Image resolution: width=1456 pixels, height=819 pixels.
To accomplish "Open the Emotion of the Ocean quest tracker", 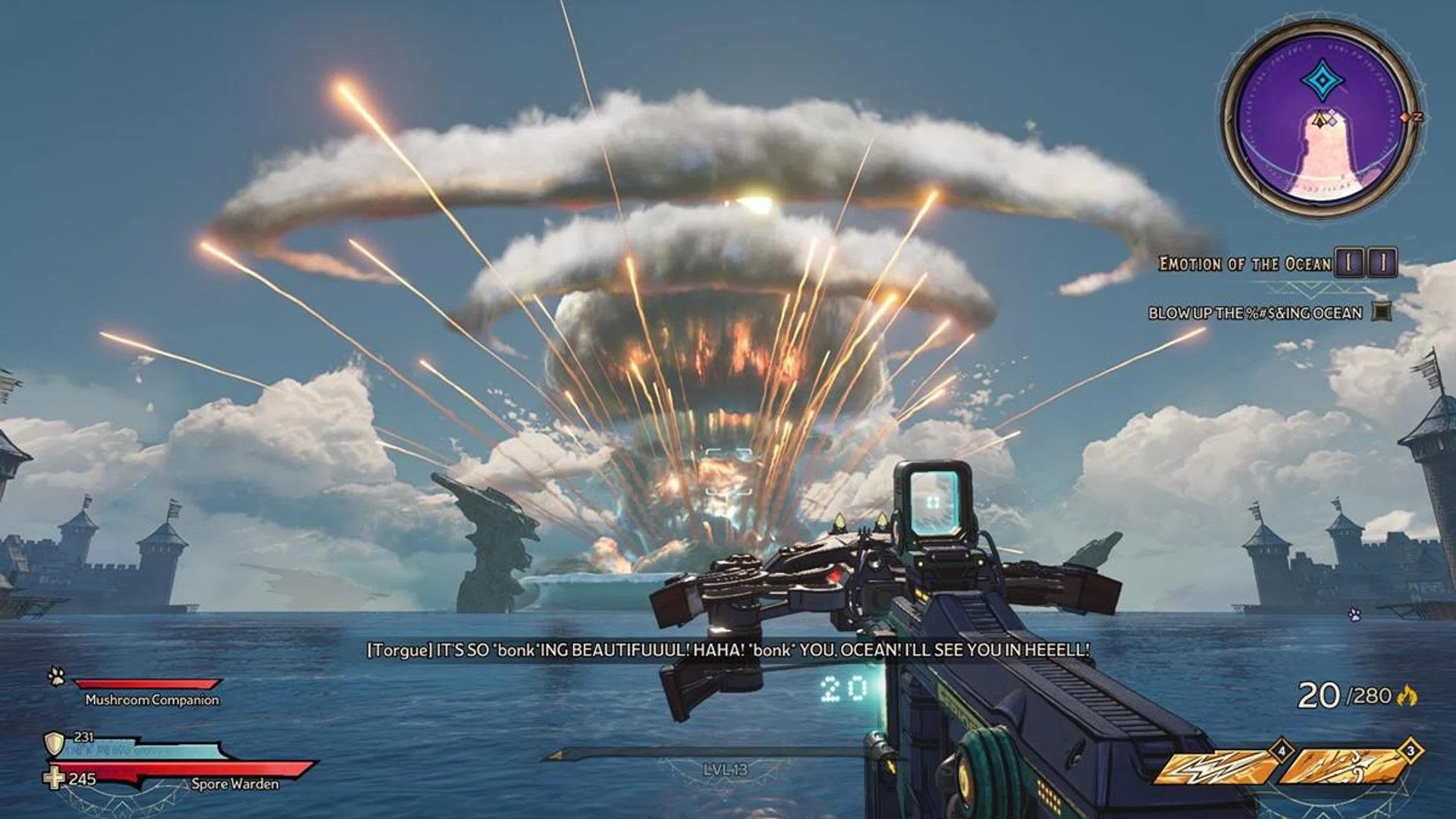I will 1244,264.
